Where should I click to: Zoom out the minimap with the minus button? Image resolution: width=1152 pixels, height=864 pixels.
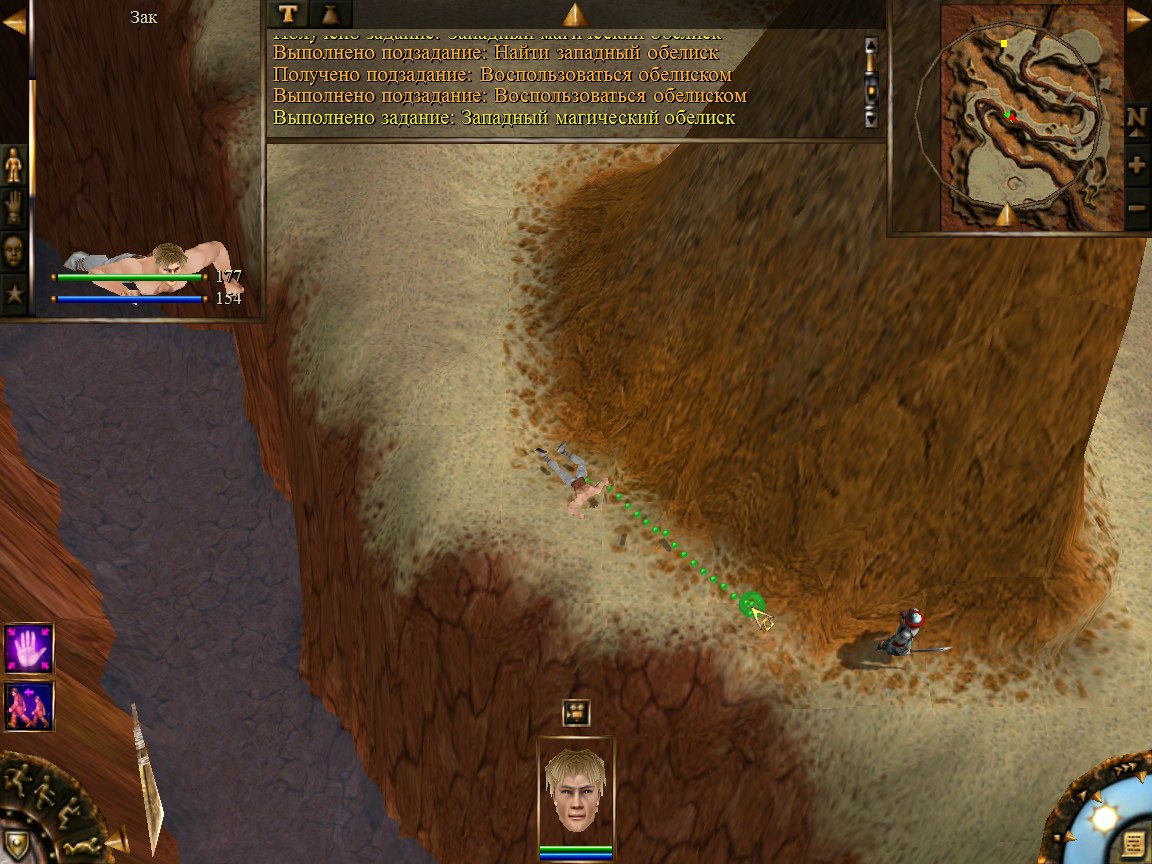1137,207
